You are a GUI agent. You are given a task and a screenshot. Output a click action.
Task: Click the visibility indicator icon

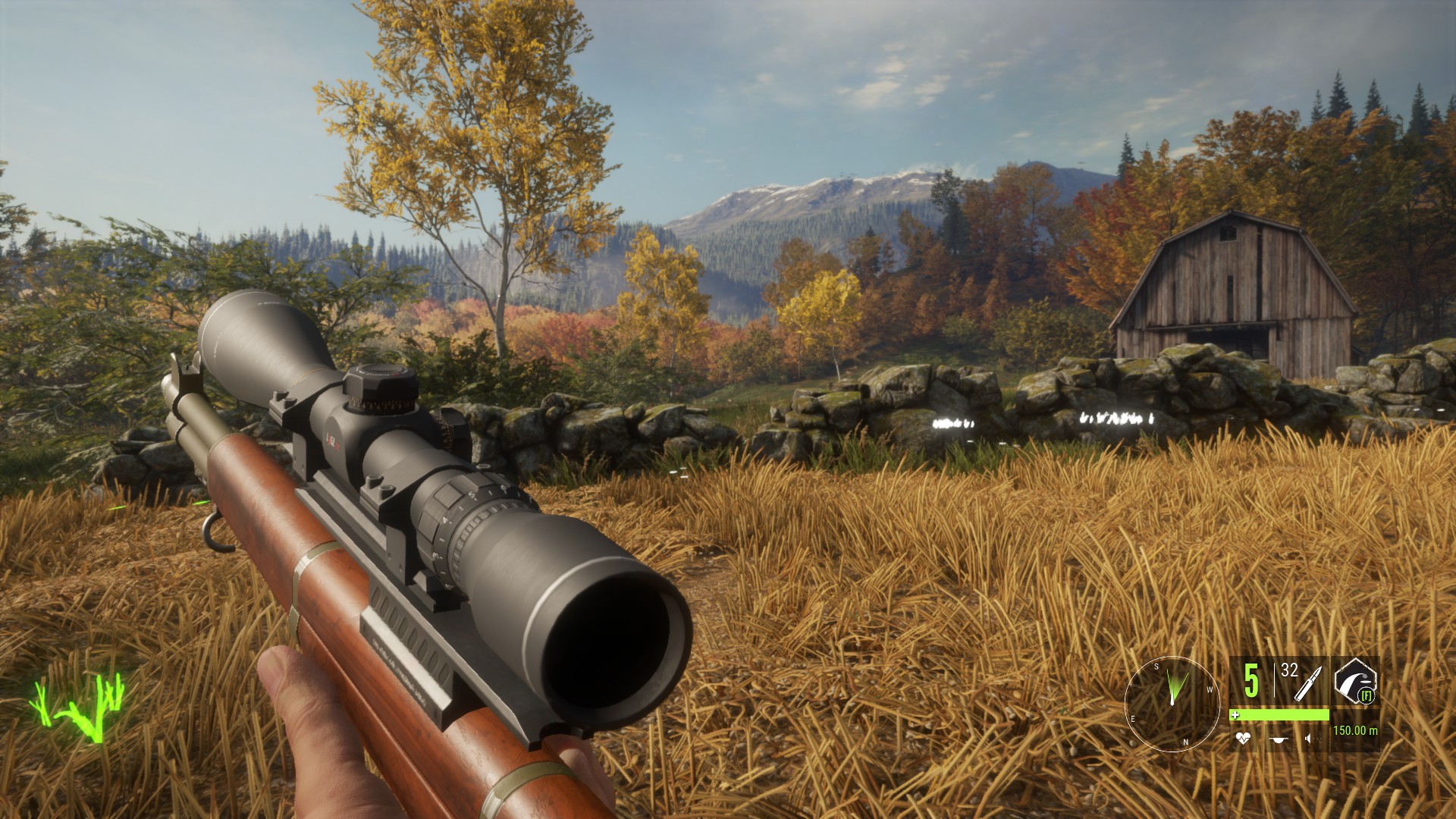tap(1279, 738)
